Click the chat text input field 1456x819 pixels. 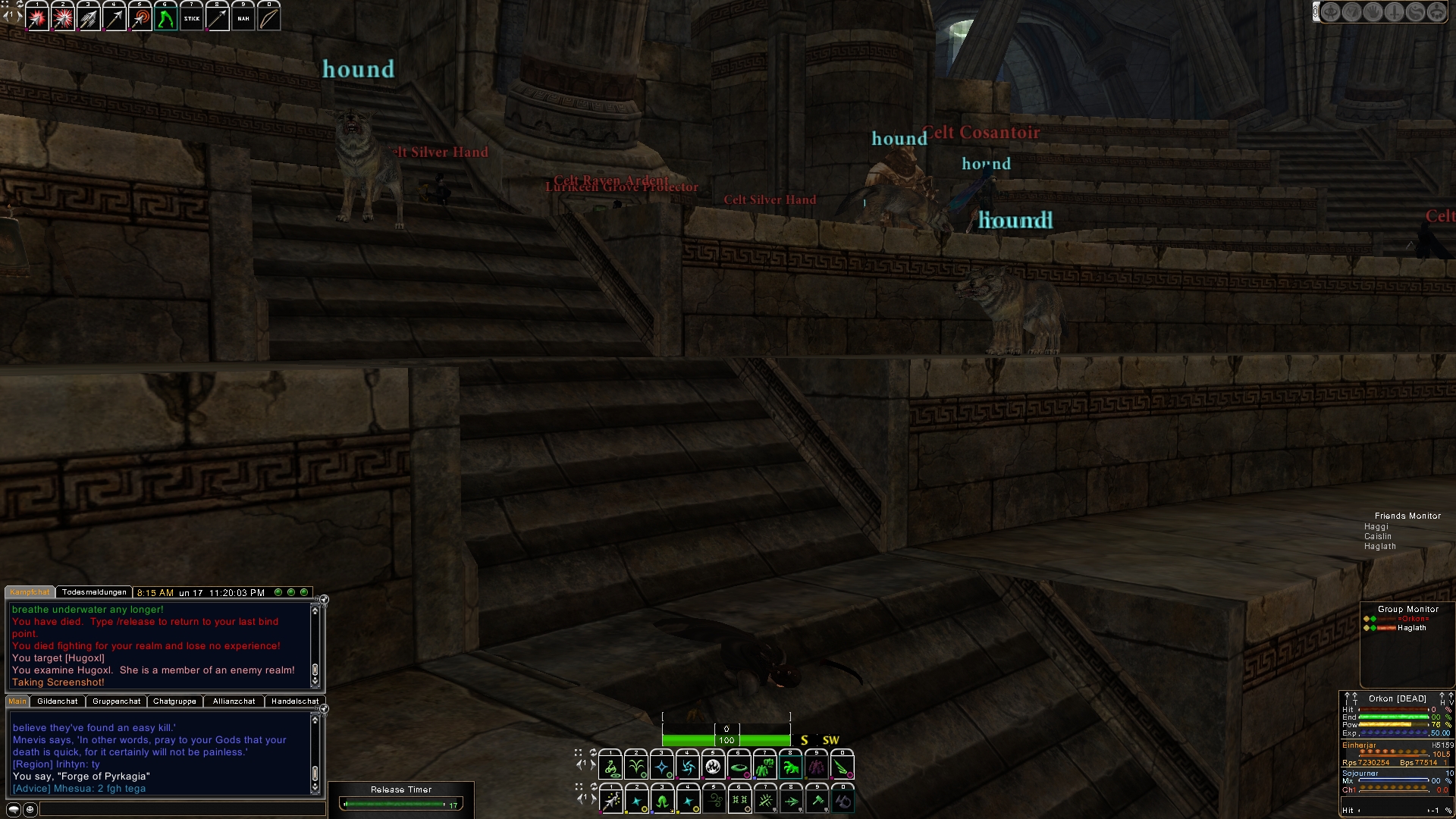tap(182, 810)
